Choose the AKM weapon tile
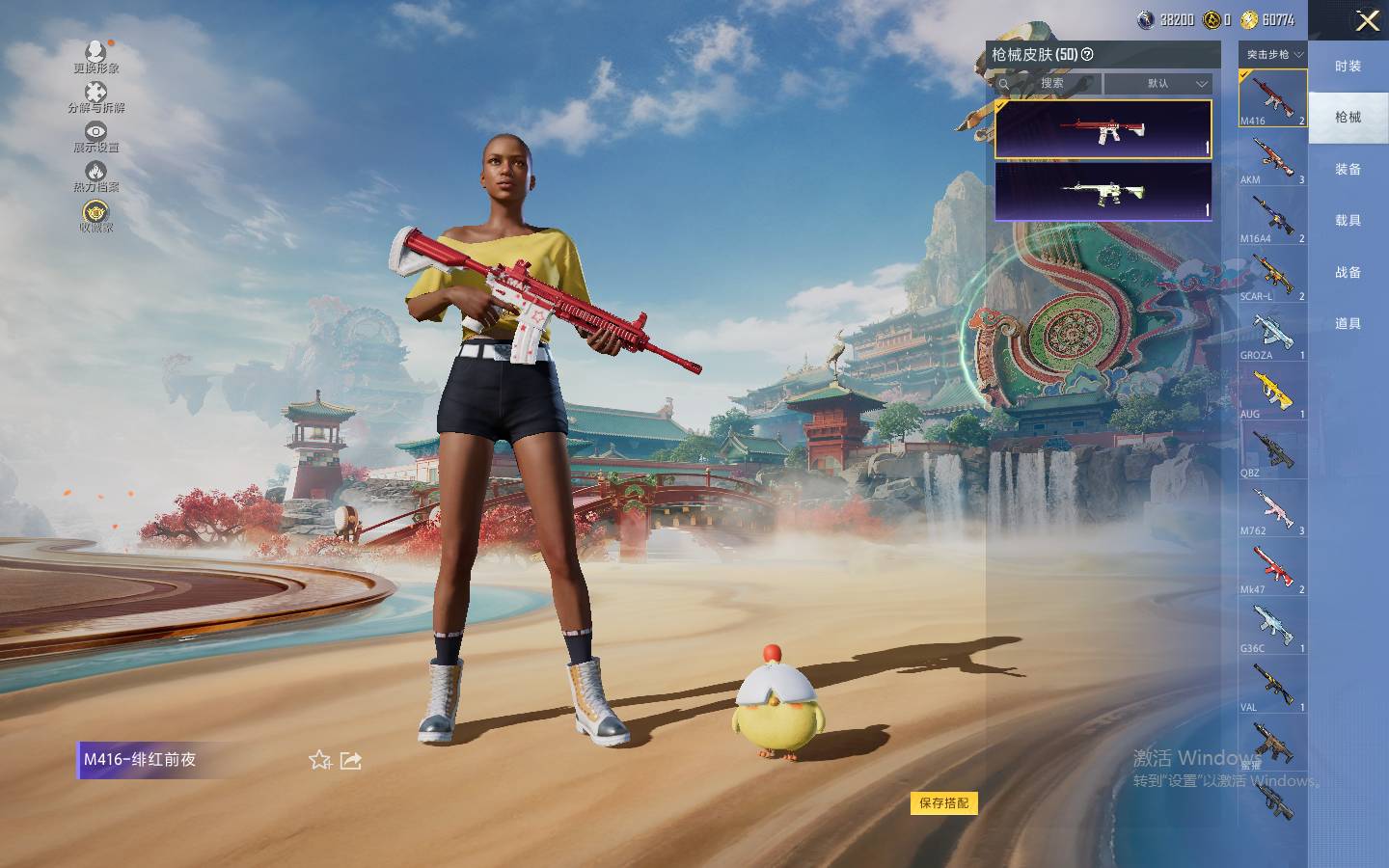The height and width of the screenshot is (868, 1389). click(x=1272, y=160)
